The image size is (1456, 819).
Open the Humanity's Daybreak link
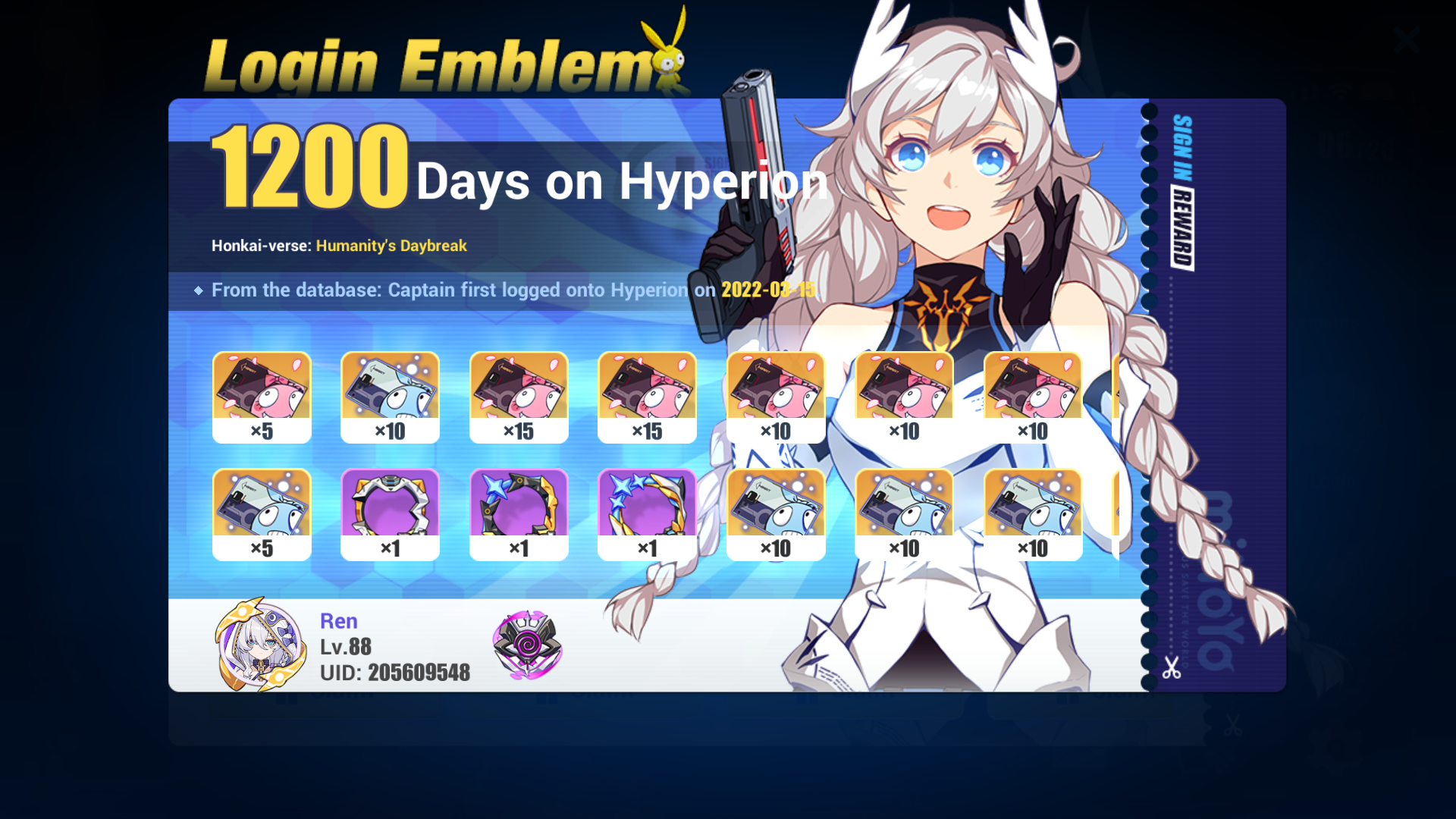[391, 246]
